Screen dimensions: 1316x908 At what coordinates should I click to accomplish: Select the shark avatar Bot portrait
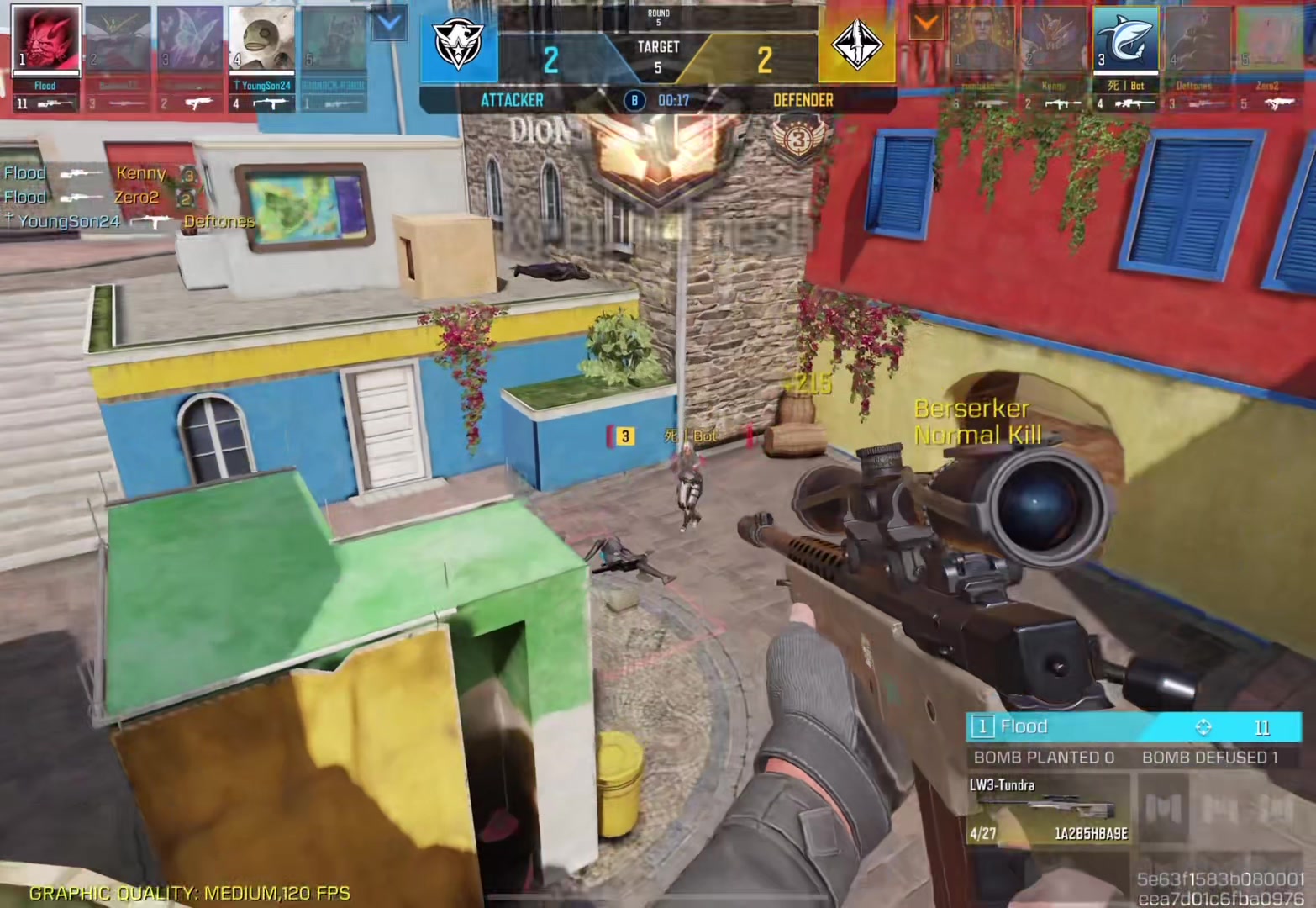(x=1125, y=40)
